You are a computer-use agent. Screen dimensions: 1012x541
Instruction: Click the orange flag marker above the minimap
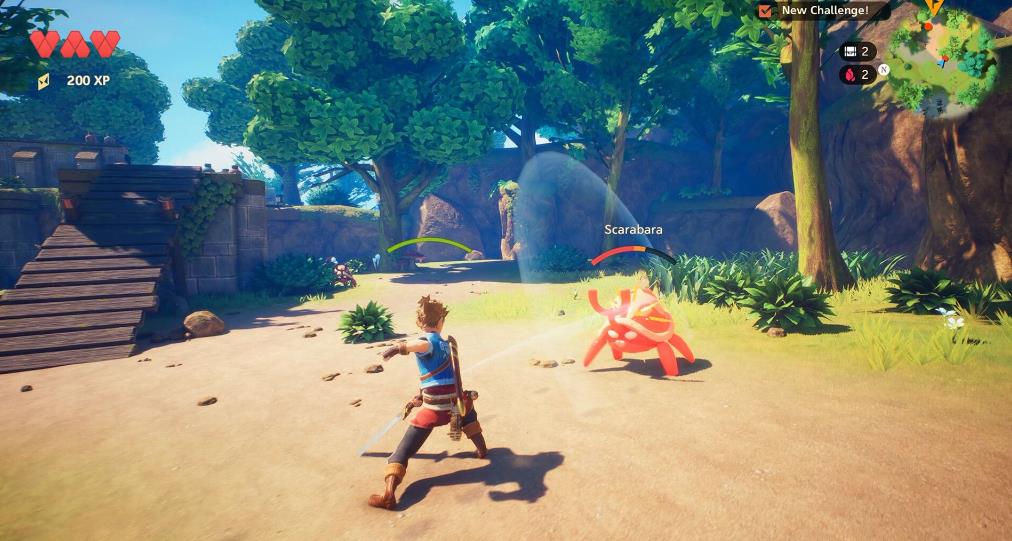[933, 7]
